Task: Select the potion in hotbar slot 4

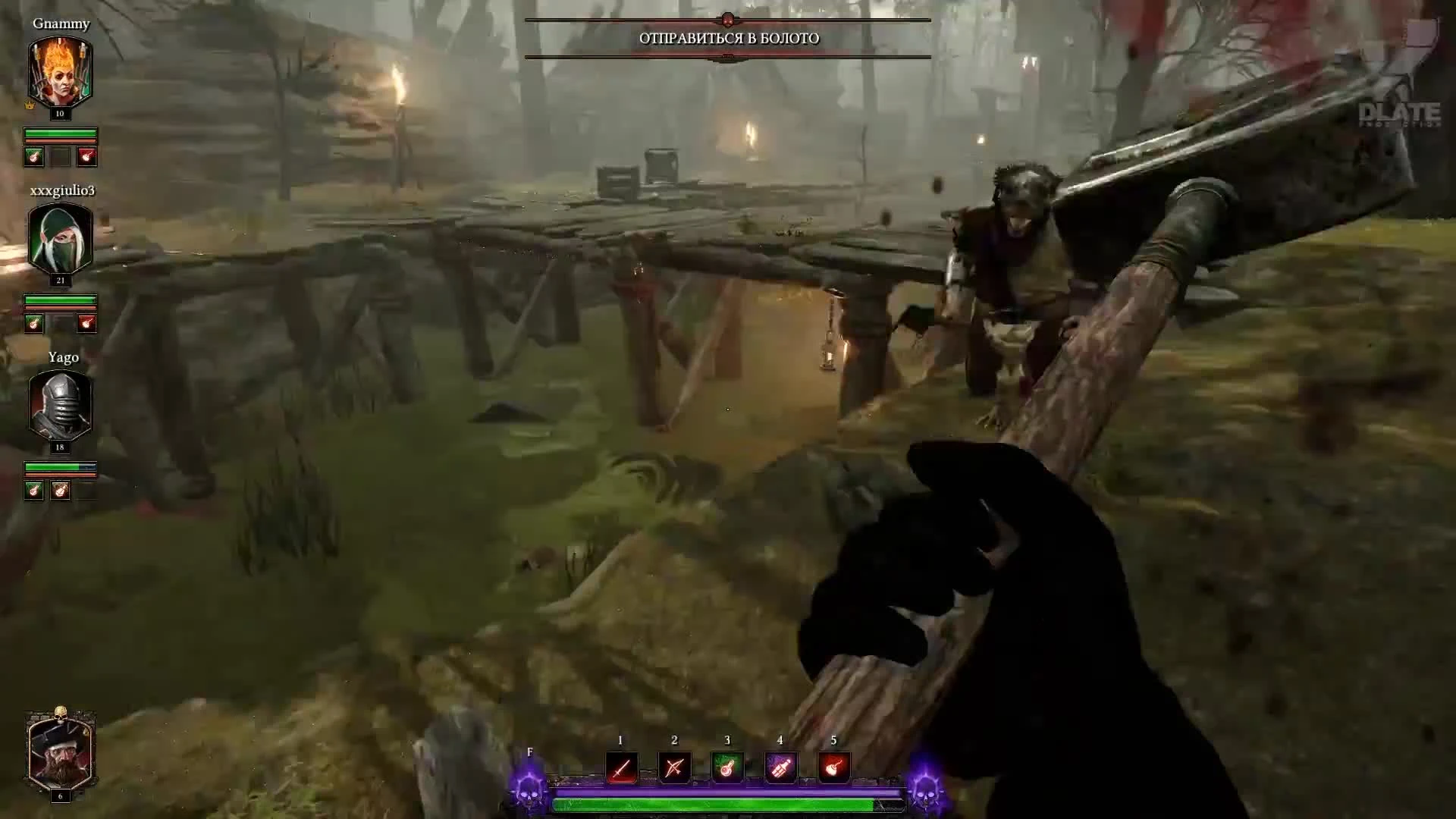Action: [781, 767]
